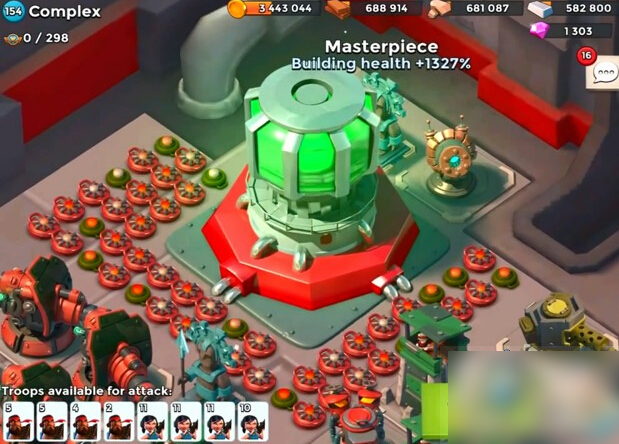The image size is (619, 444).
Task: Tap the victory points medal icon
Action: 12,38
